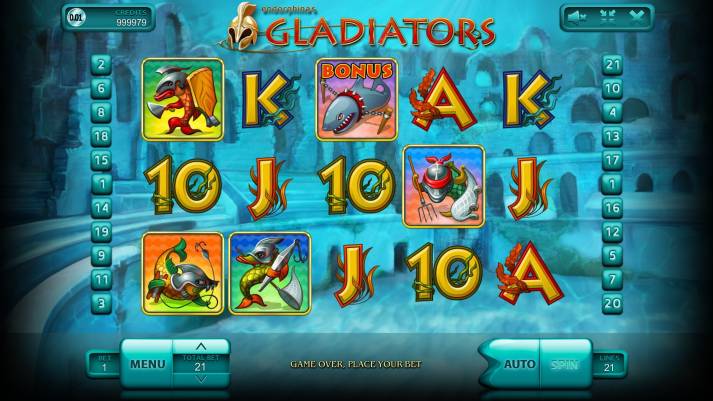Screen dimensions: 713x401
Task: Click the 0.01 coin value chip
Action: tap(76, 17)
